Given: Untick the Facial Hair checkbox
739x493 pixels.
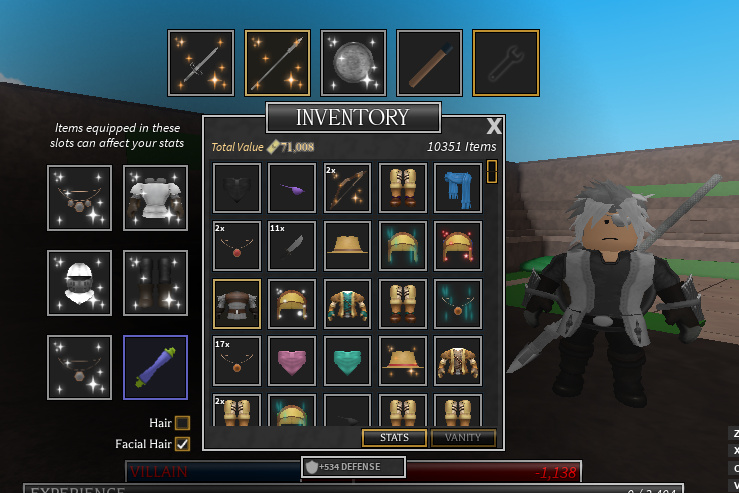Looking at the screenshot, I should coord(182,444).
